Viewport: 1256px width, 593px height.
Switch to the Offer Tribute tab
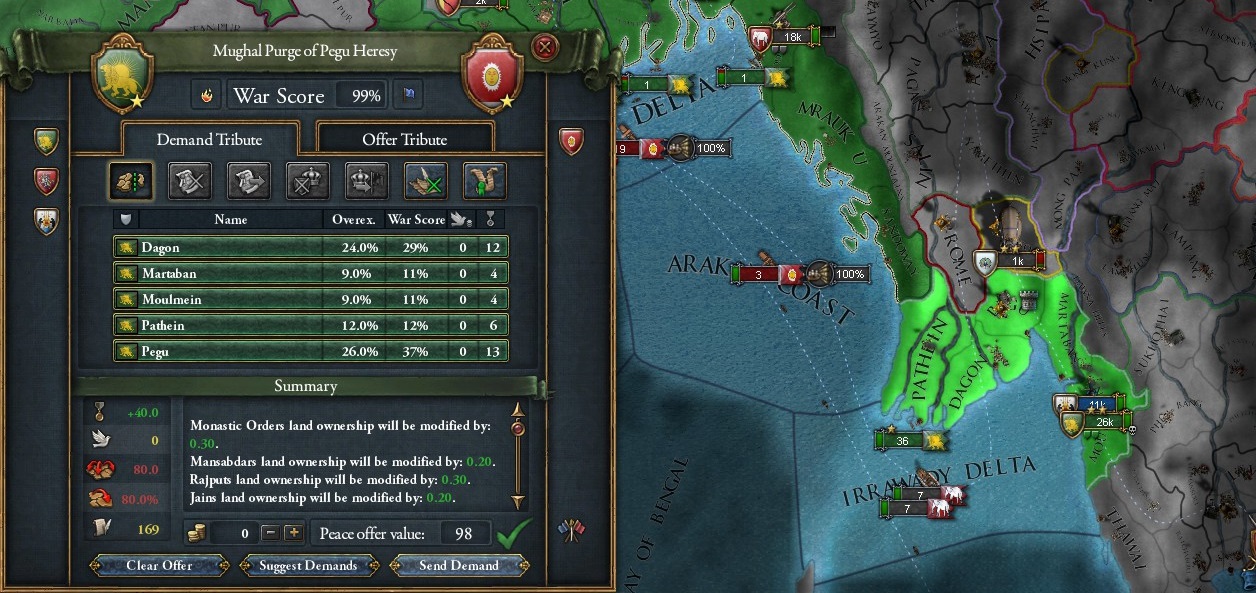coord(404,139)
